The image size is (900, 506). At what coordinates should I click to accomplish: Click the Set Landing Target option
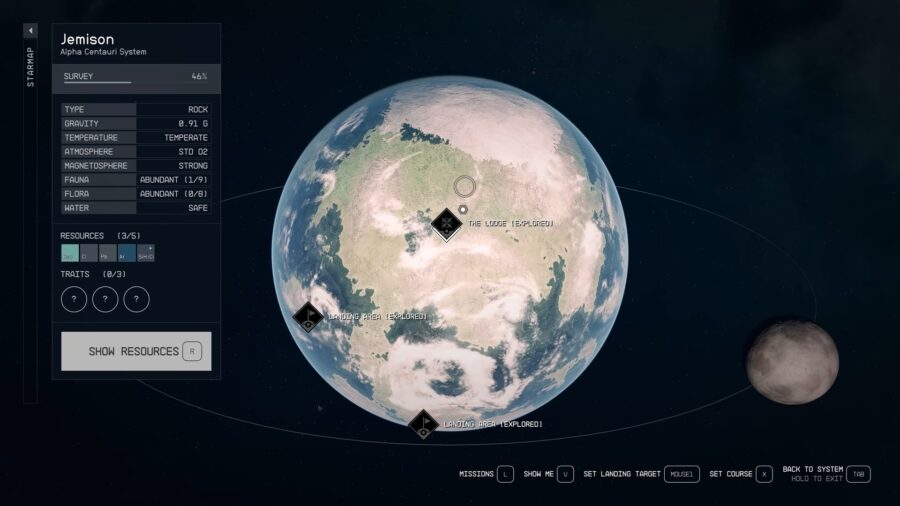click(x=680, y=474)
